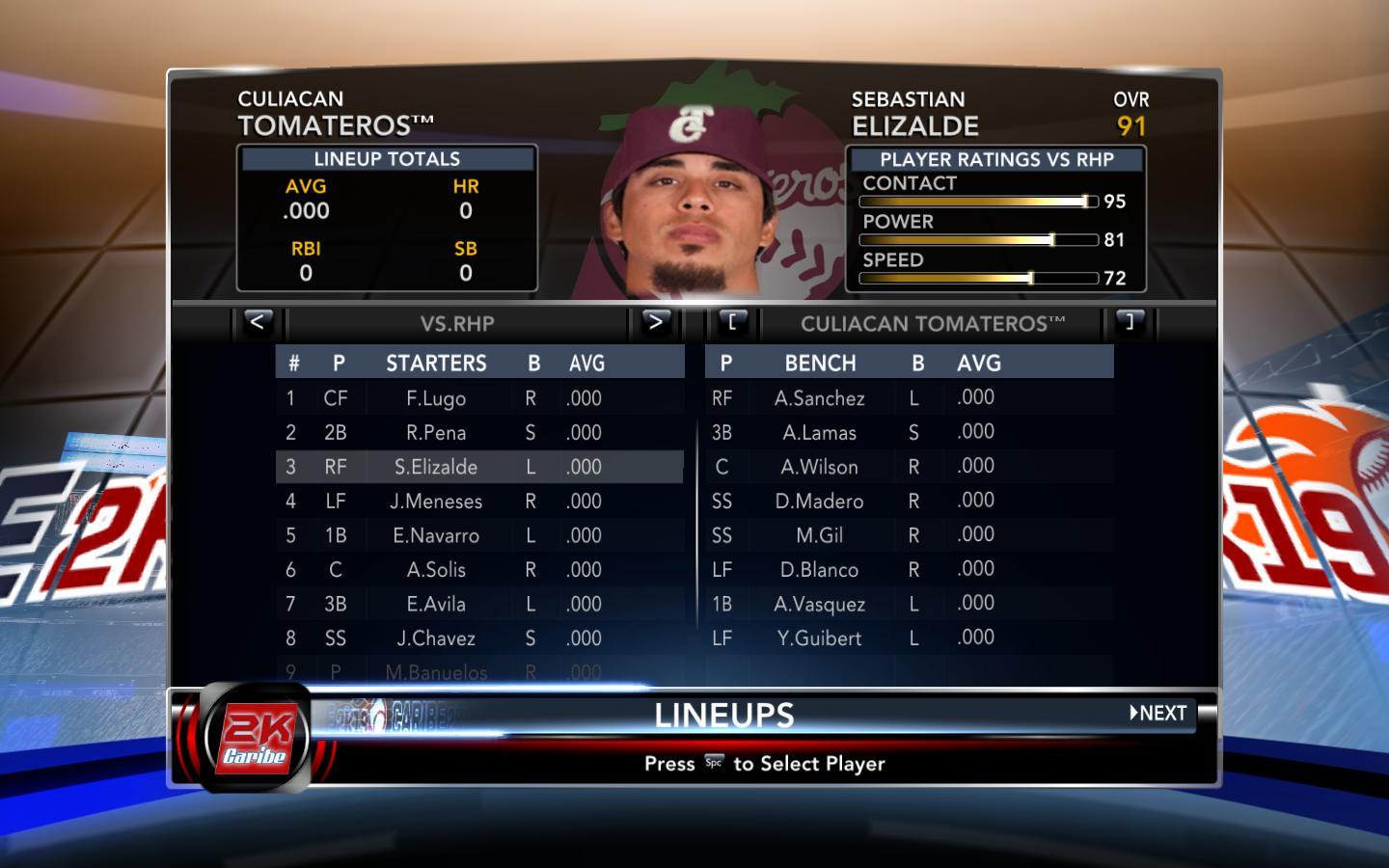Cycle to previous team with left bracket
1389x868 pixels.
pyautogui.click(x=732, y=322)
